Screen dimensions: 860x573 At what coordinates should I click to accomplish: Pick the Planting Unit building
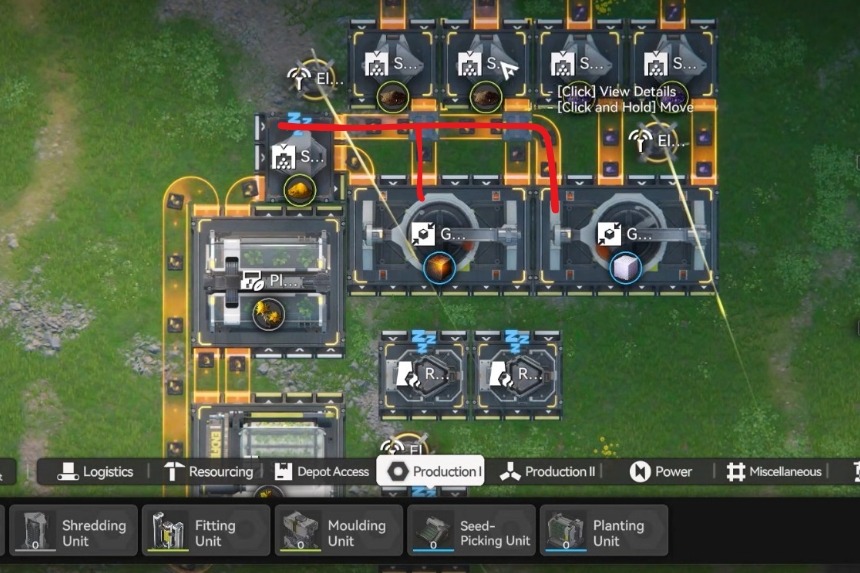(604, 532)
